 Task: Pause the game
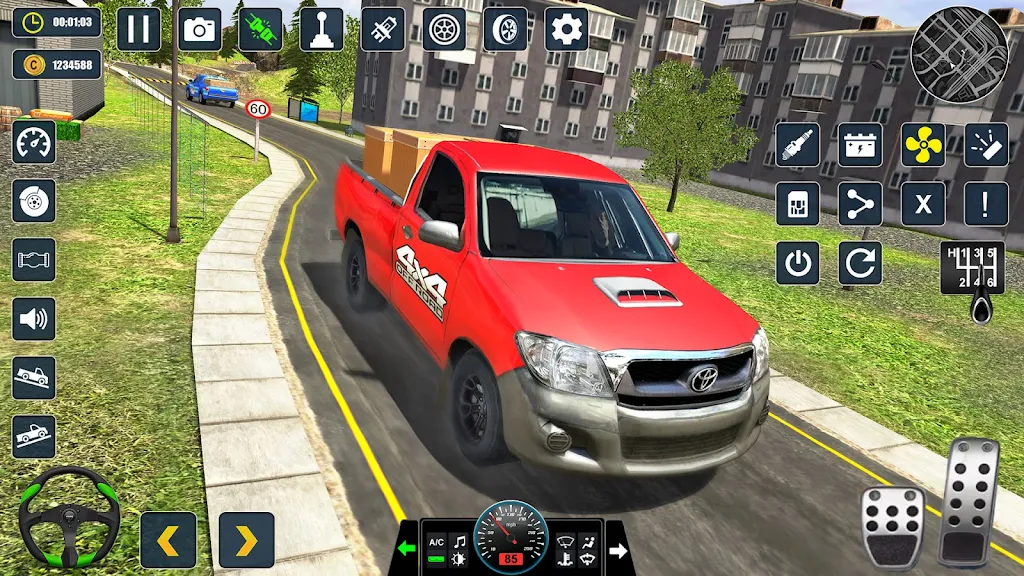(138, 30)
